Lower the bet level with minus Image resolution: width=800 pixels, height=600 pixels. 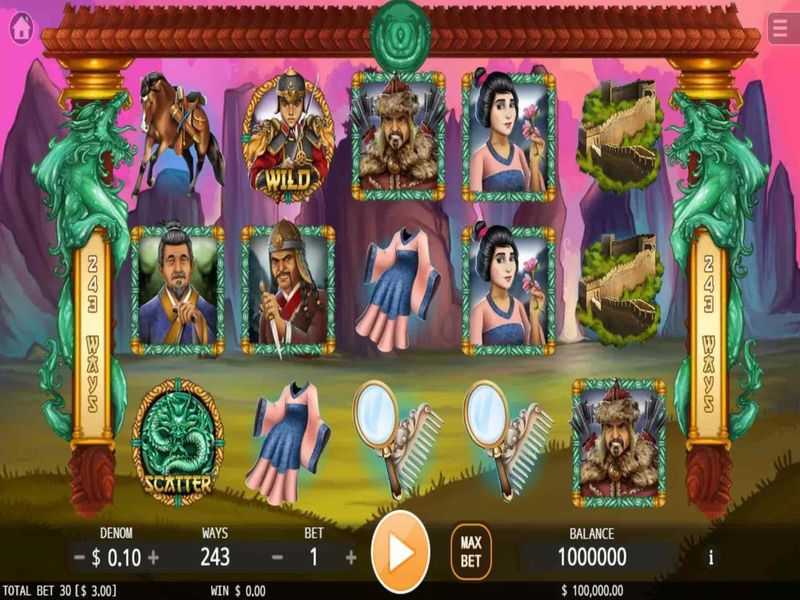pos(277,557)
